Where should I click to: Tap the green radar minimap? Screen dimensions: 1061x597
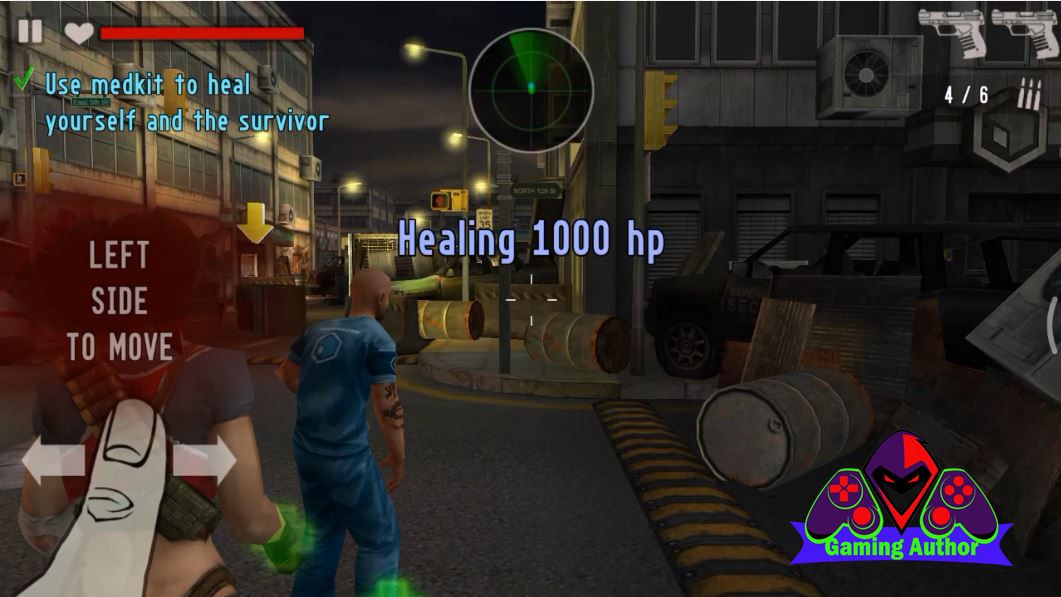[x=531, y=88]
